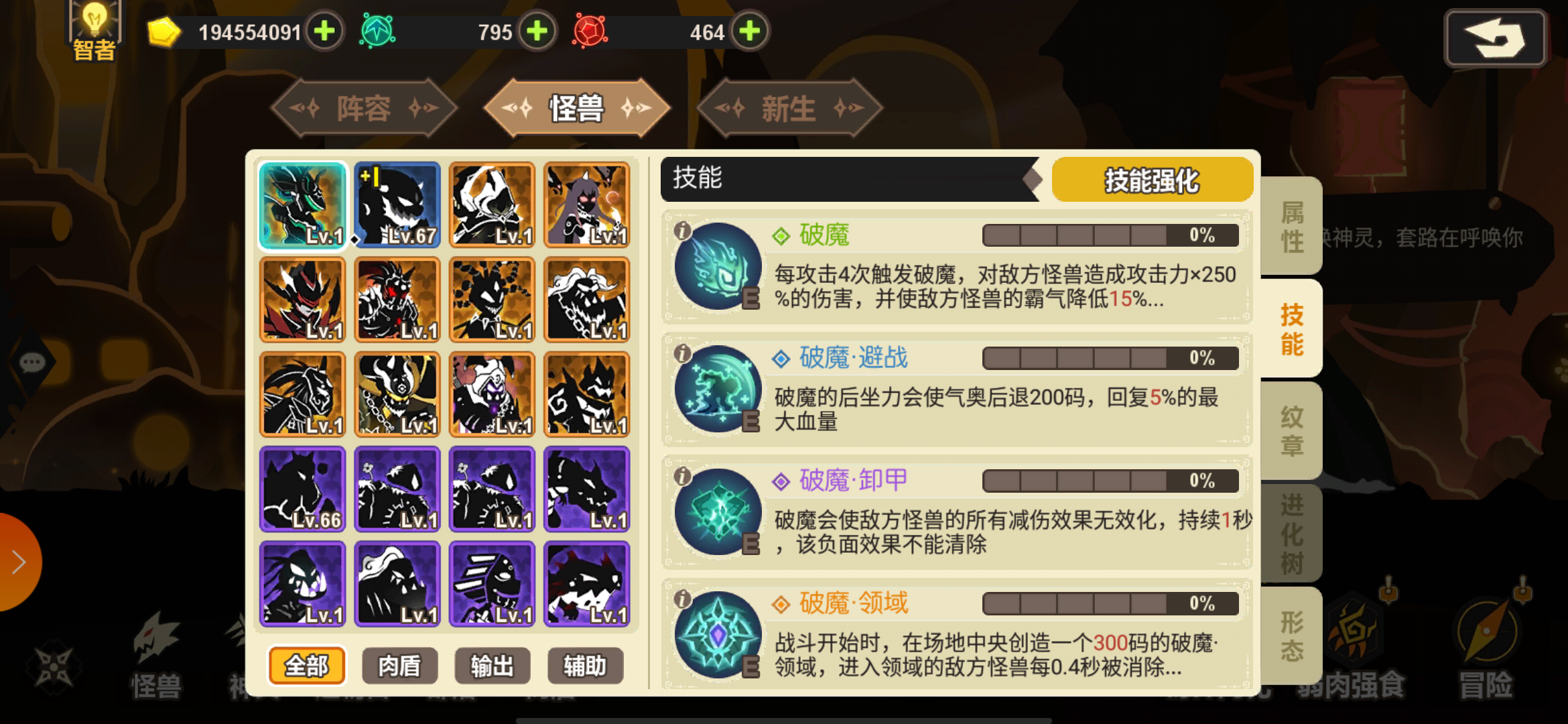Viewport: 1568px width, 724px height.
Task: Toggle the 输出 monster filter
Action: (x=492, y=666)
